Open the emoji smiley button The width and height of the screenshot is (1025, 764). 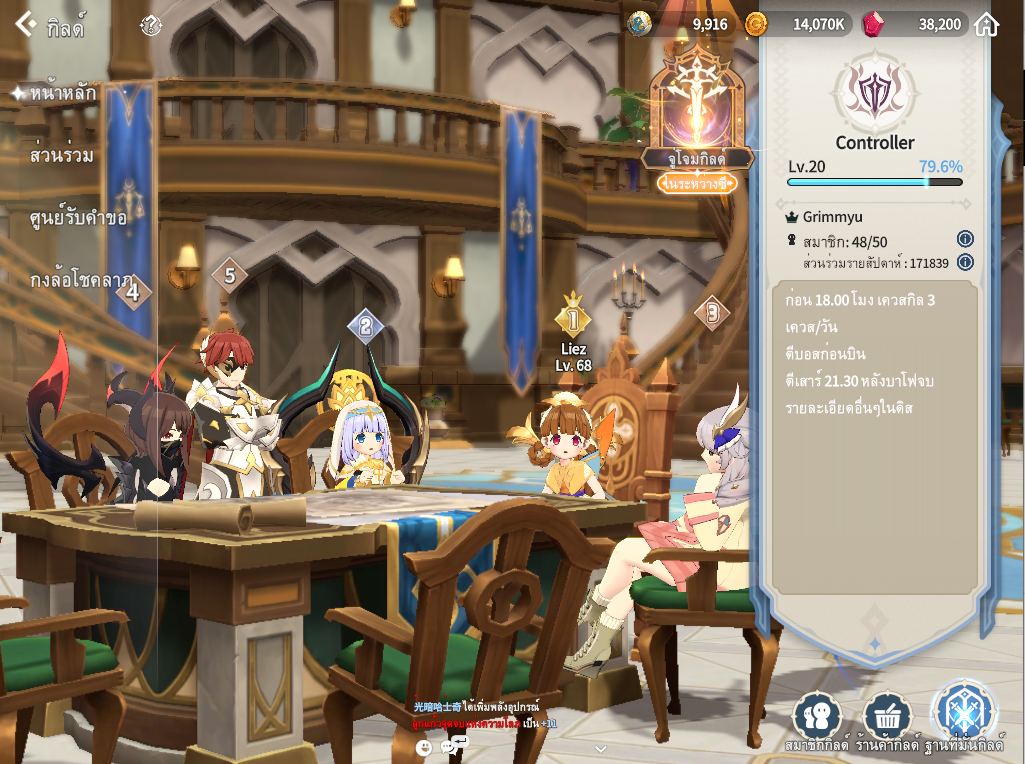click(x=424, y=747)
